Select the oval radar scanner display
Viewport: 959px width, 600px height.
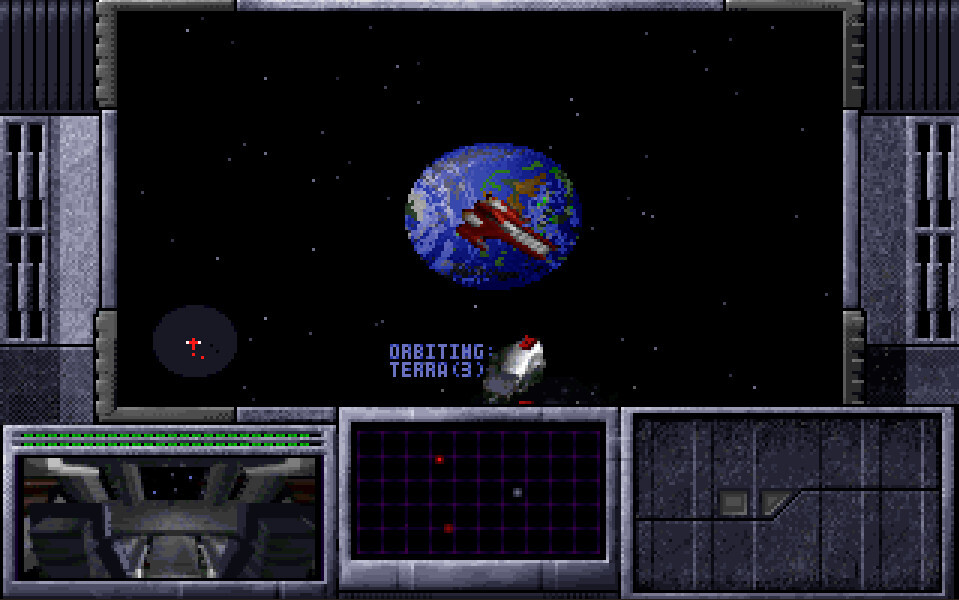[x=195, y=342]
